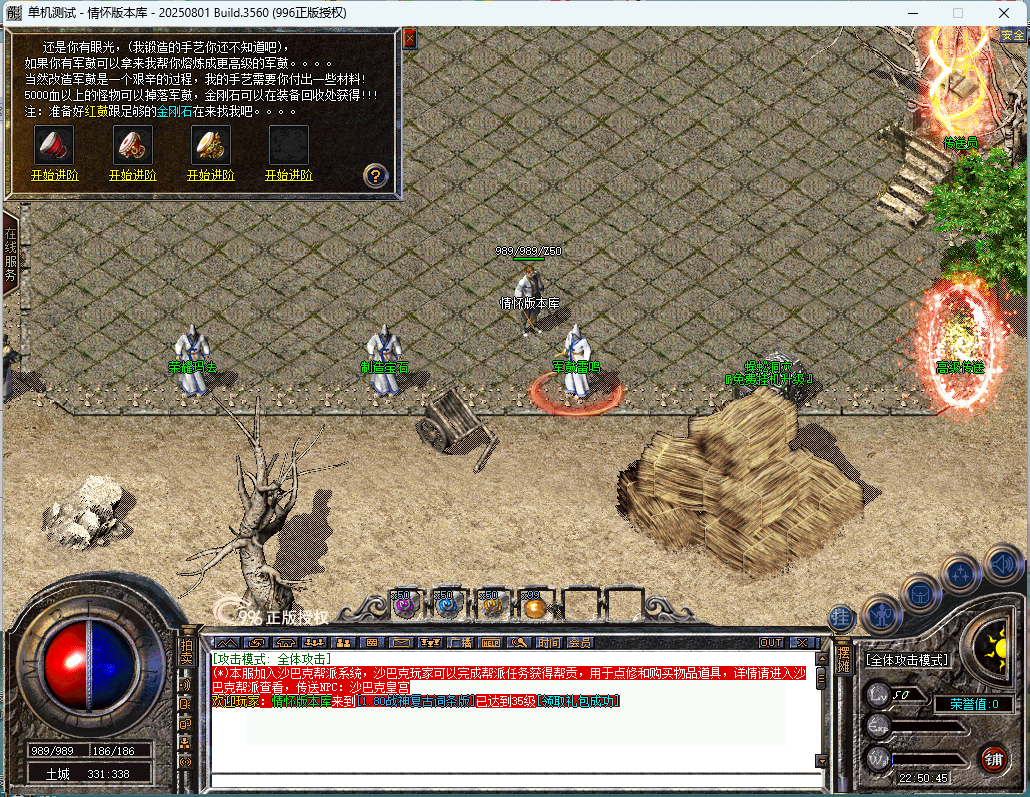Start upgrade under the gold-trimmed red drum
1030x797 pixels.
pyautogui.click(x=132, y=175)
